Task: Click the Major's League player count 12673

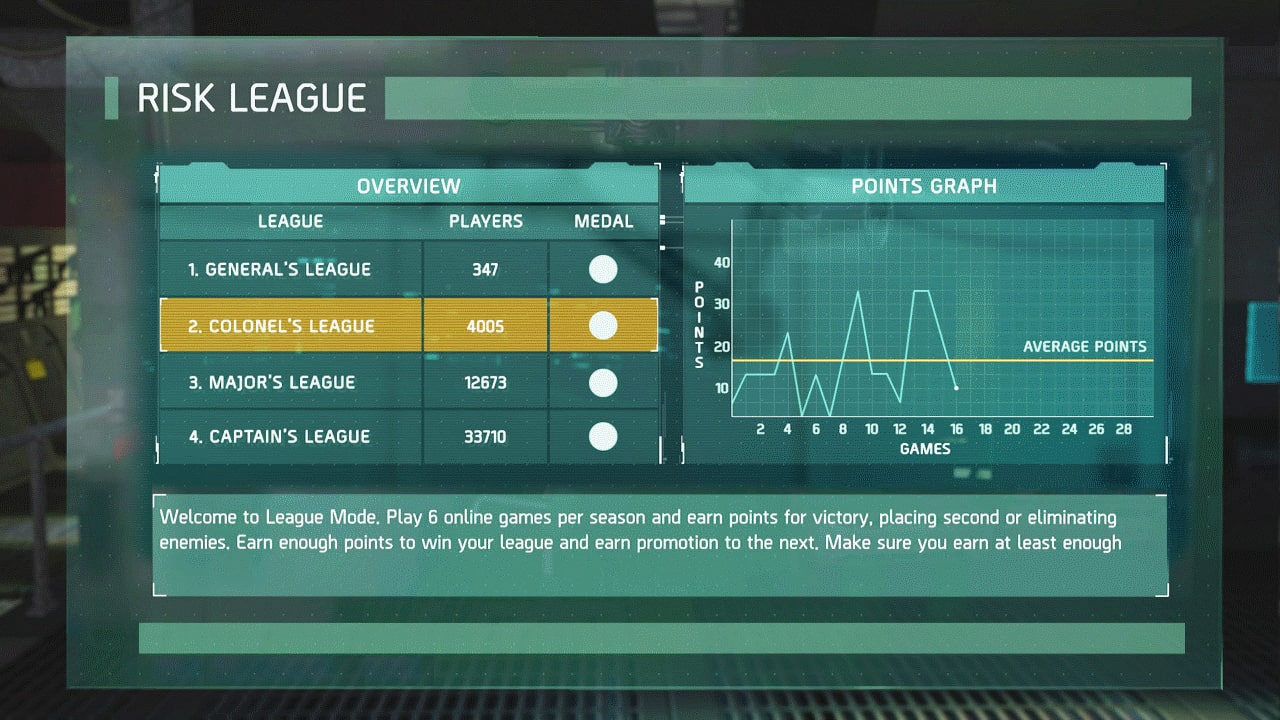Action: [485, 383]
